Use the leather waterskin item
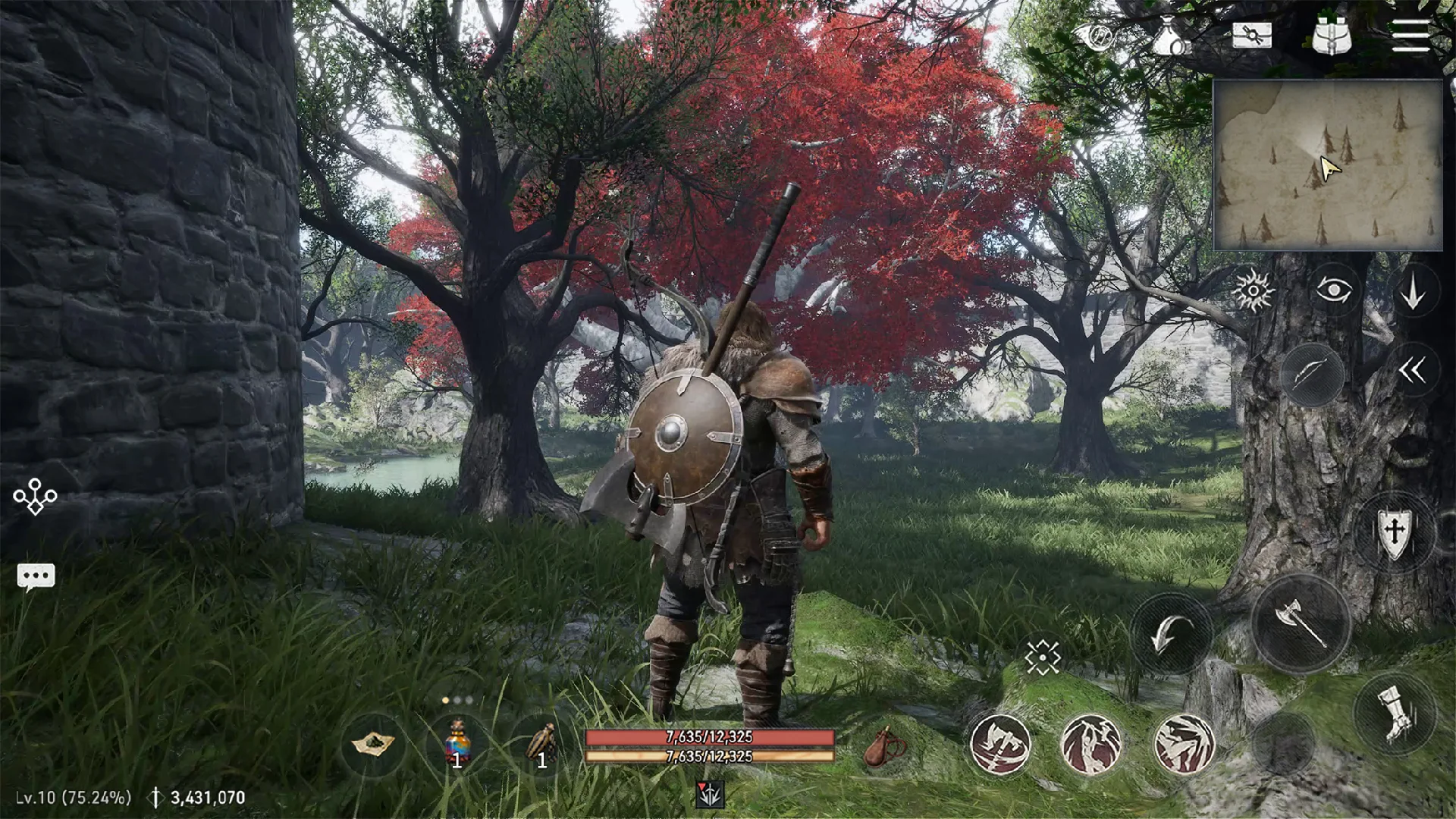 tap(885, 747)
